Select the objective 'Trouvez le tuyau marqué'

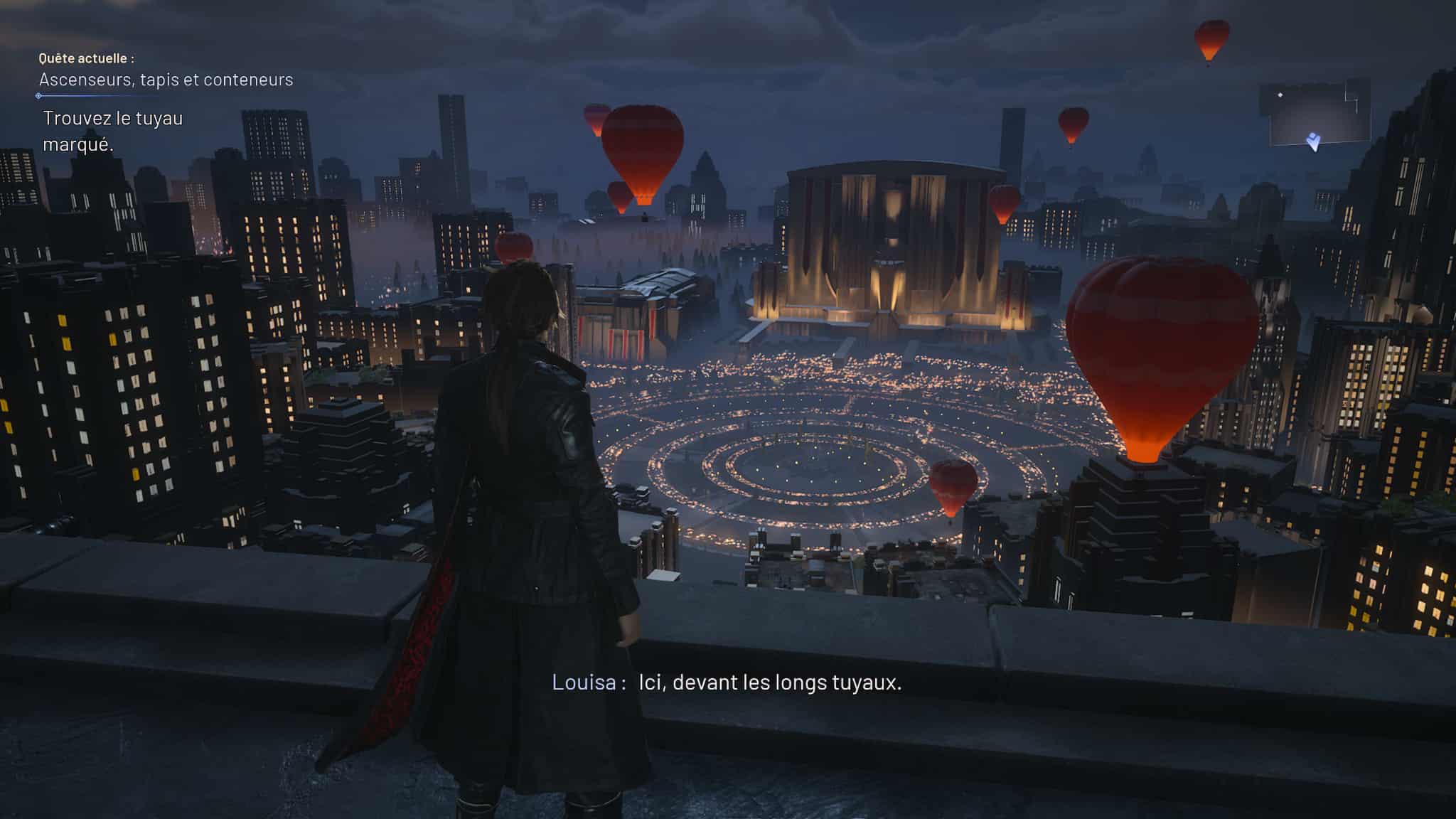click(112, 131)
